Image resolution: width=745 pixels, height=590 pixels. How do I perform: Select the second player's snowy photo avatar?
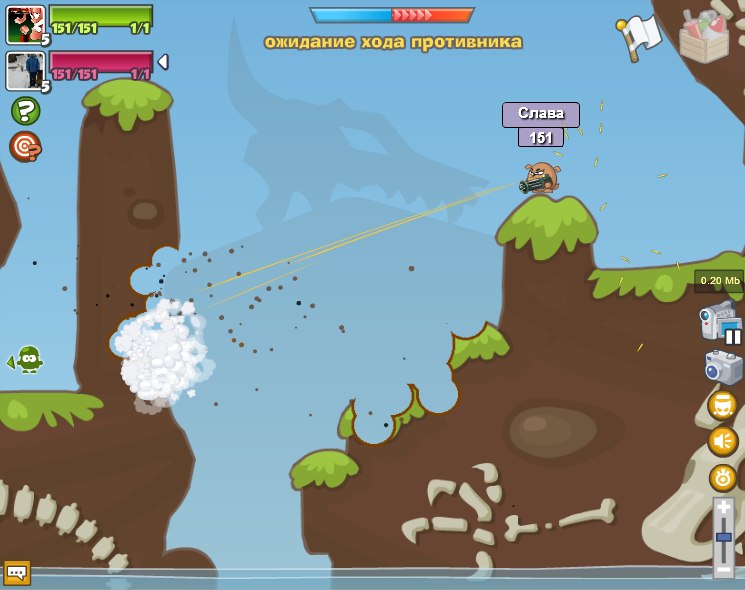(25, 71)
